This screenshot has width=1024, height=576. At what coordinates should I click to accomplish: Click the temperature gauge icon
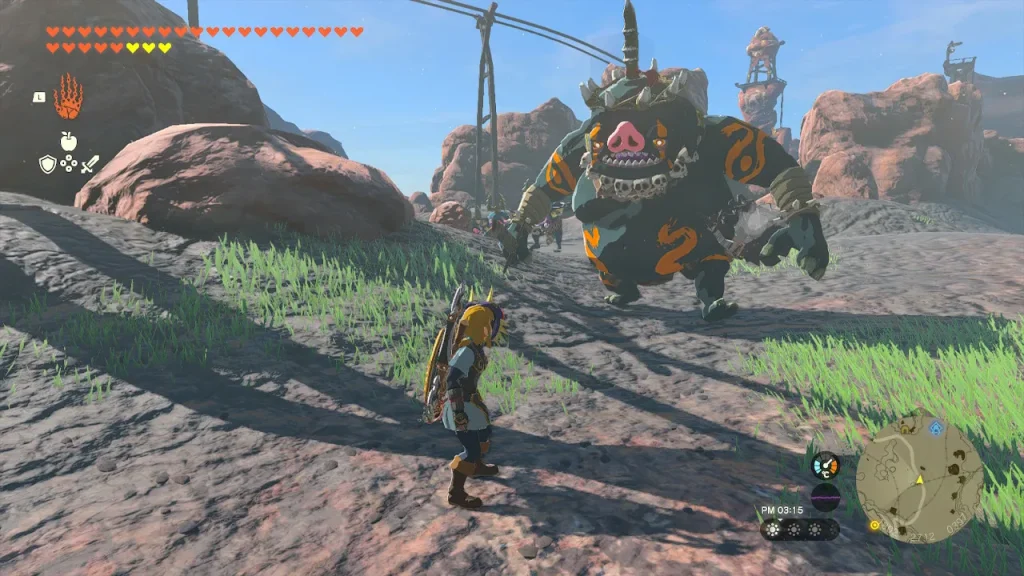tap(825, 465)
